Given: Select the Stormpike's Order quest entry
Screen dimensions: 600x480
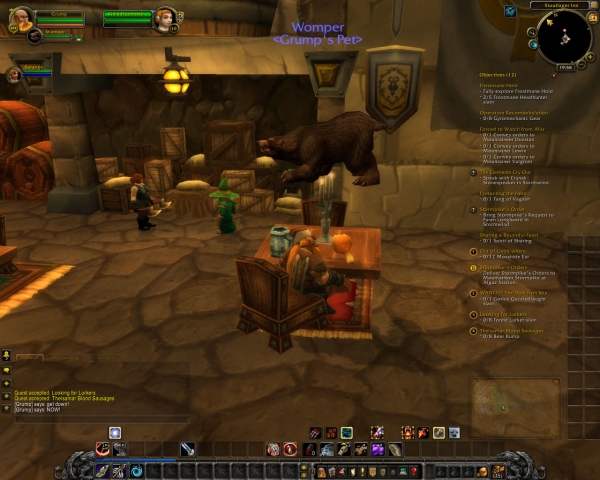Looking at the screenshot, I should coord(501,209).
